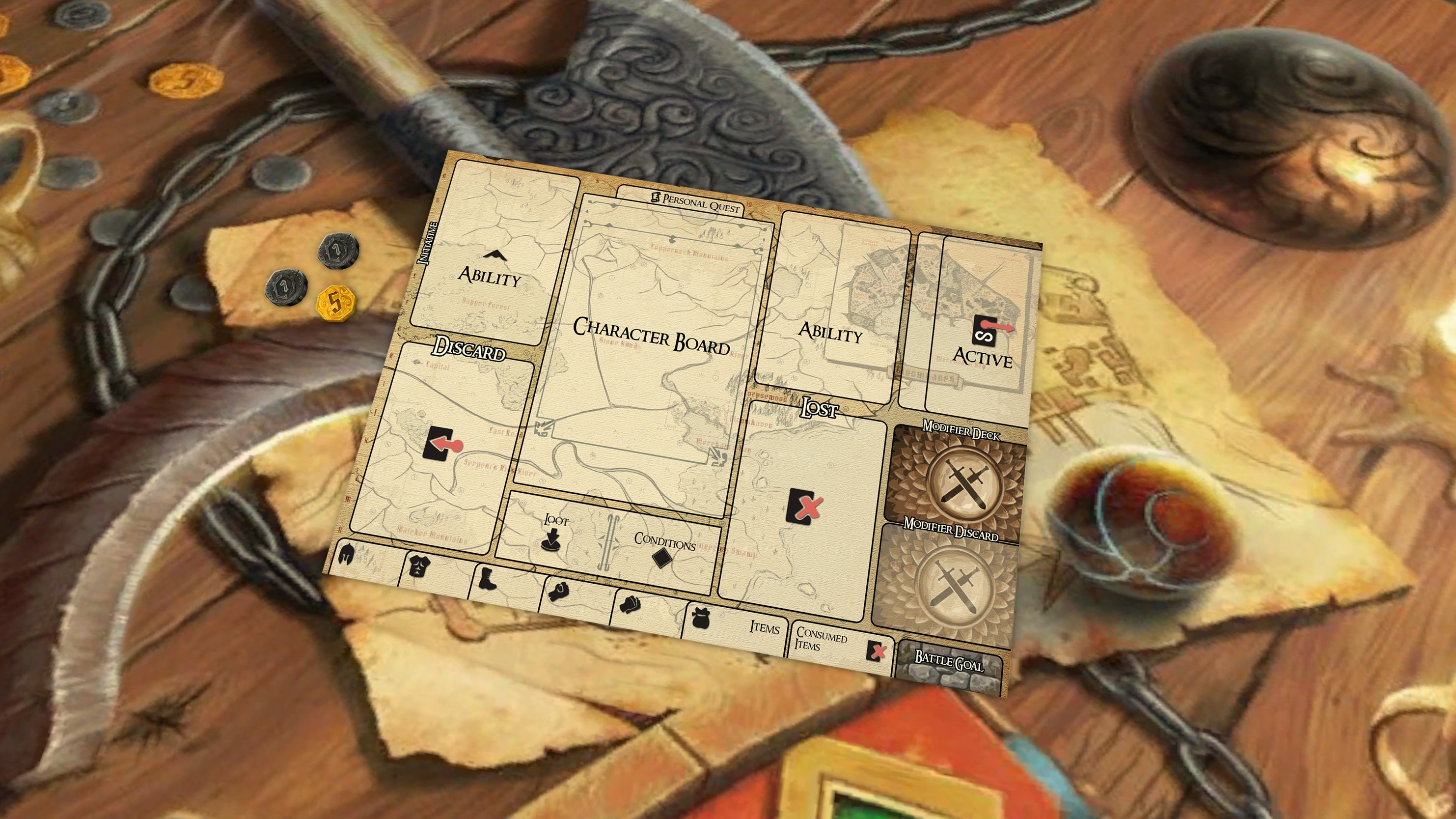Toggle the black Conditions diamond marker

[662, 558]
